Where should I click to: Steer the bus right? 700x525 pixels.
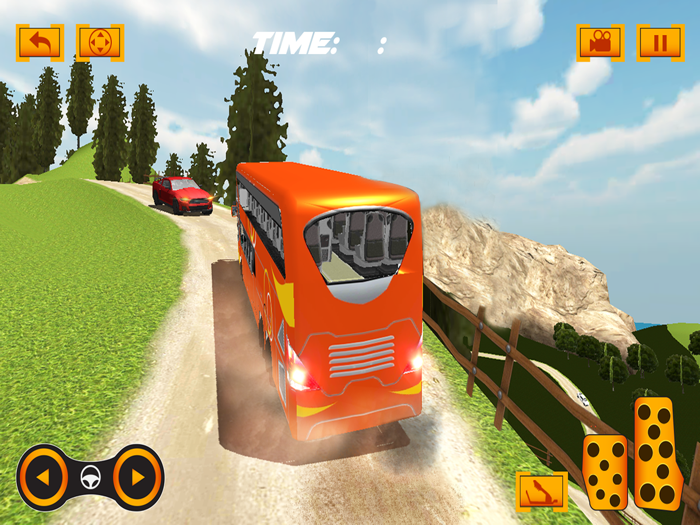137,477
